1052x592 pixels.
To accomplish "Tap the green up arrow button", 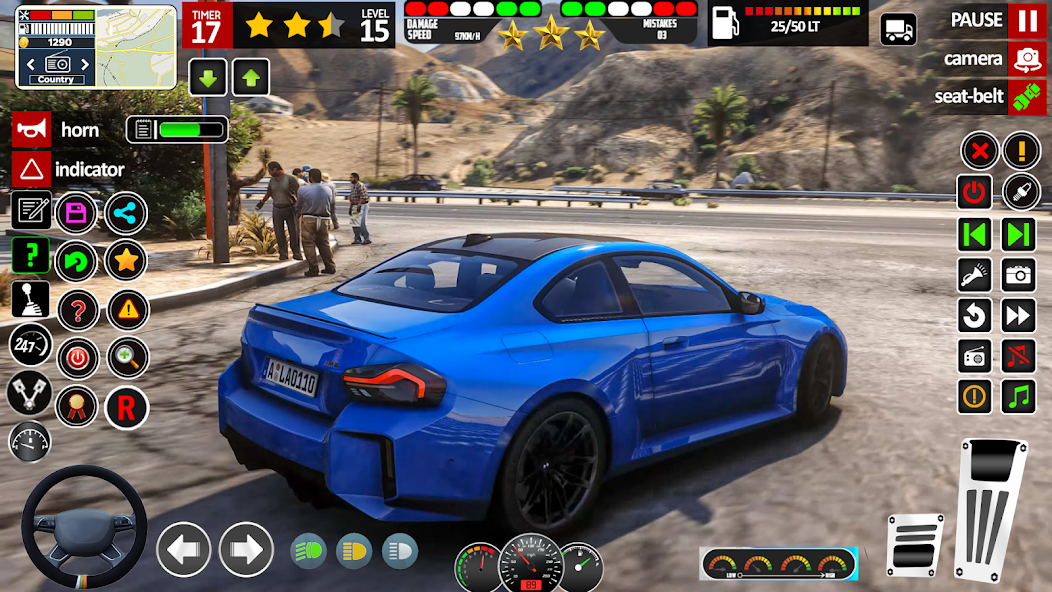I will (x=250, y=77).
